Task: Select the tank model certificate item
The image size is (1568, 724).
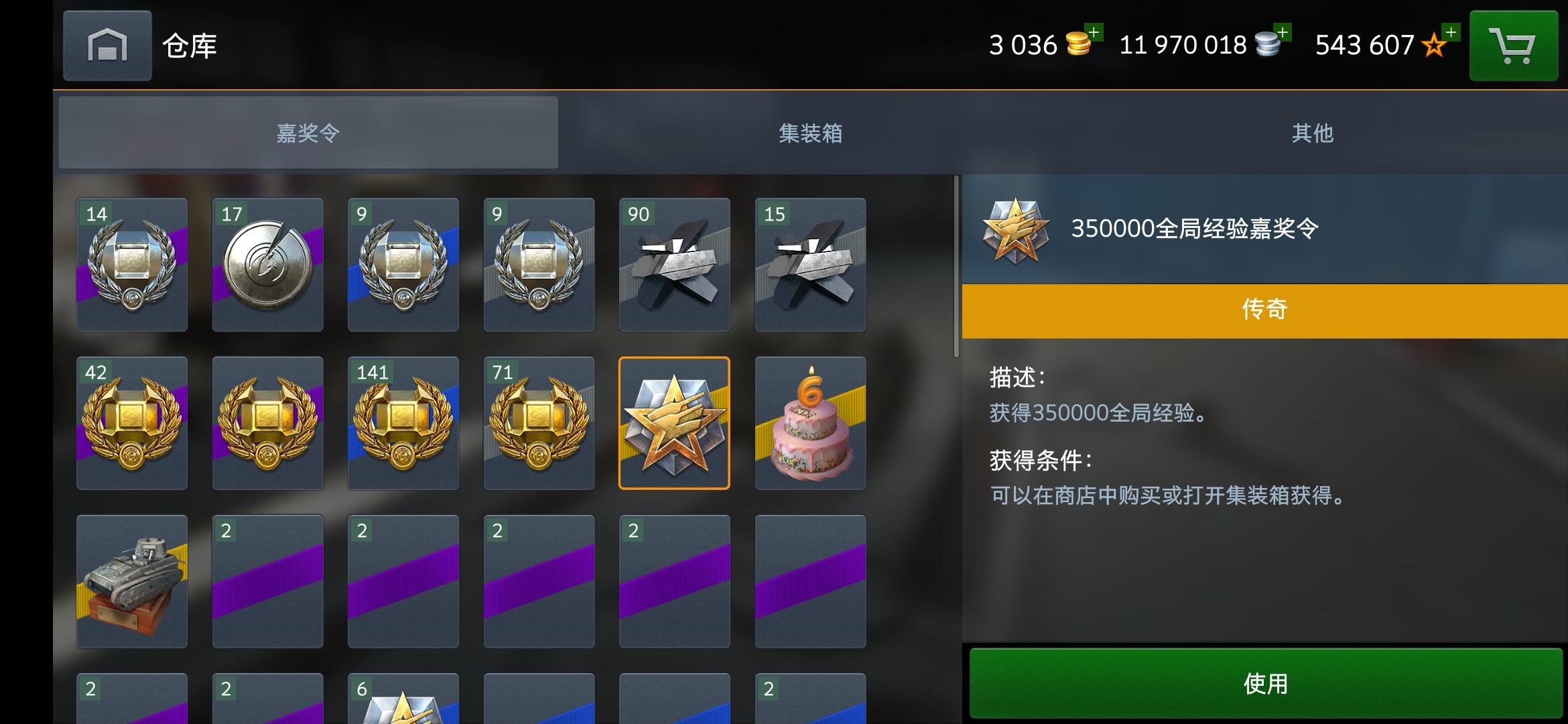Action: click(131, 581)
